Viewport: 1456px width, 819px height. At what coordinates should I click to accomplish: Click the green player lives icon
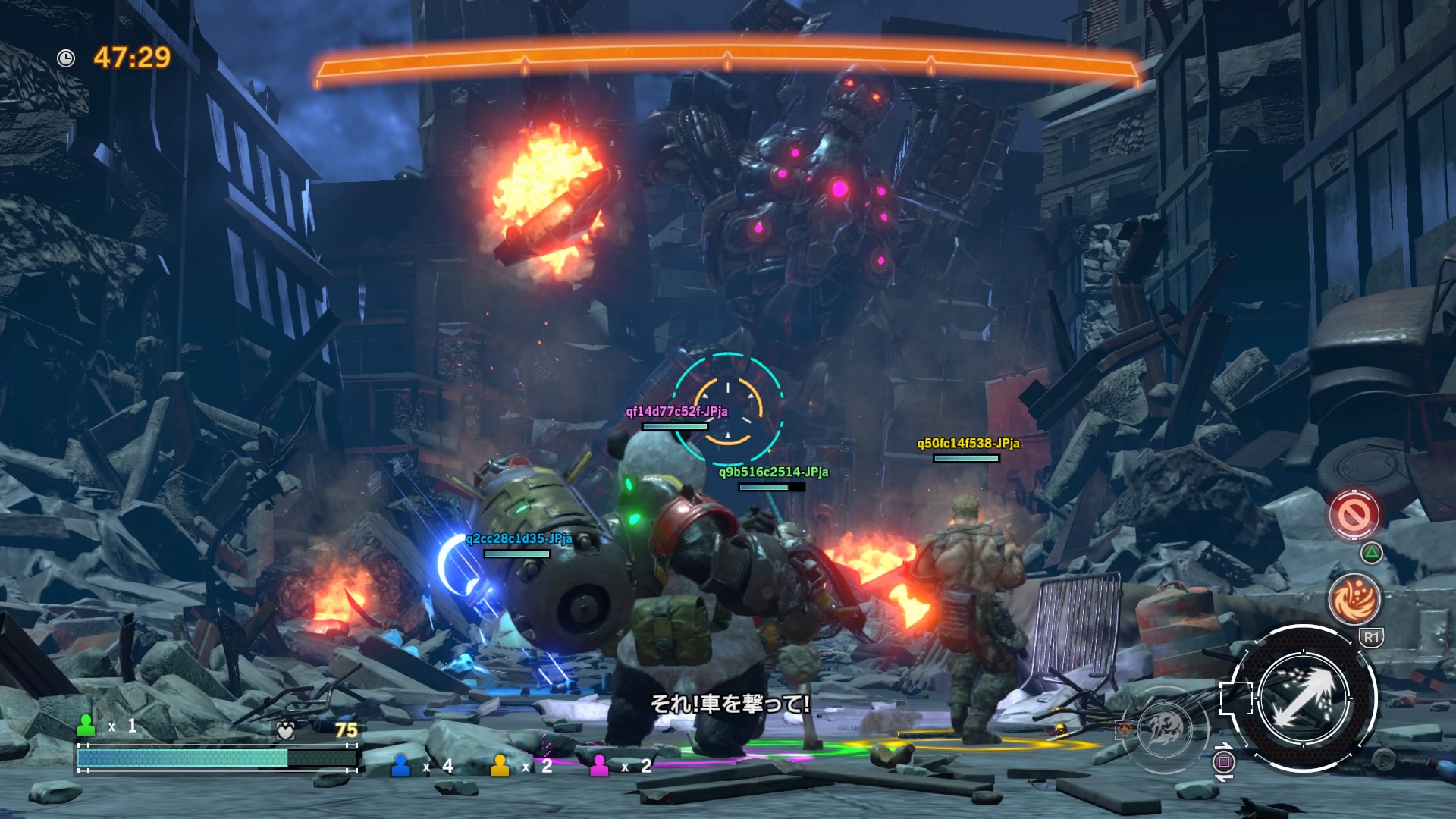point(87,726)
